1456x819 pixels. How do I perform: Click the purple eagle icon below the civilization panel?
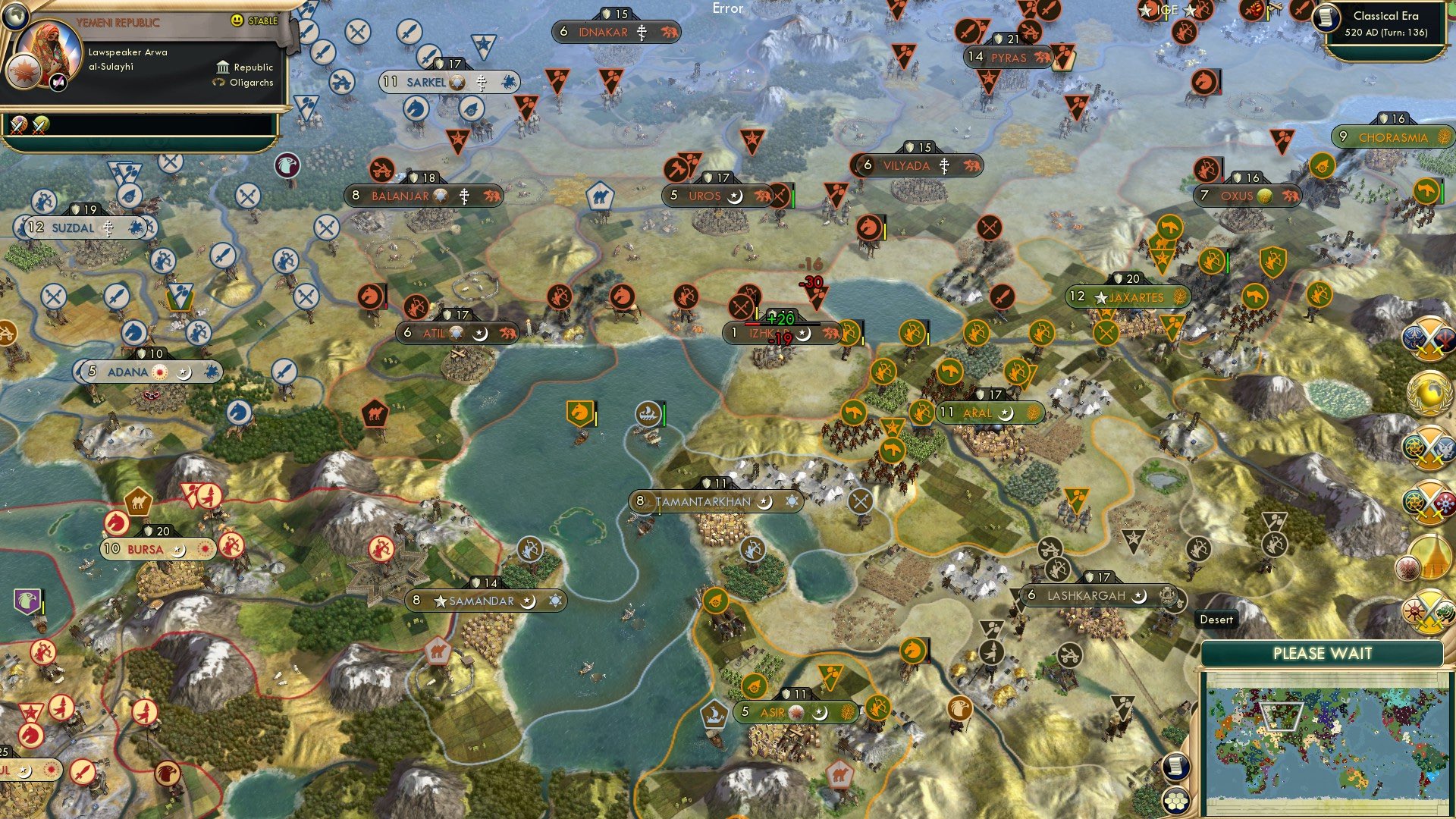tap(287, 165)
